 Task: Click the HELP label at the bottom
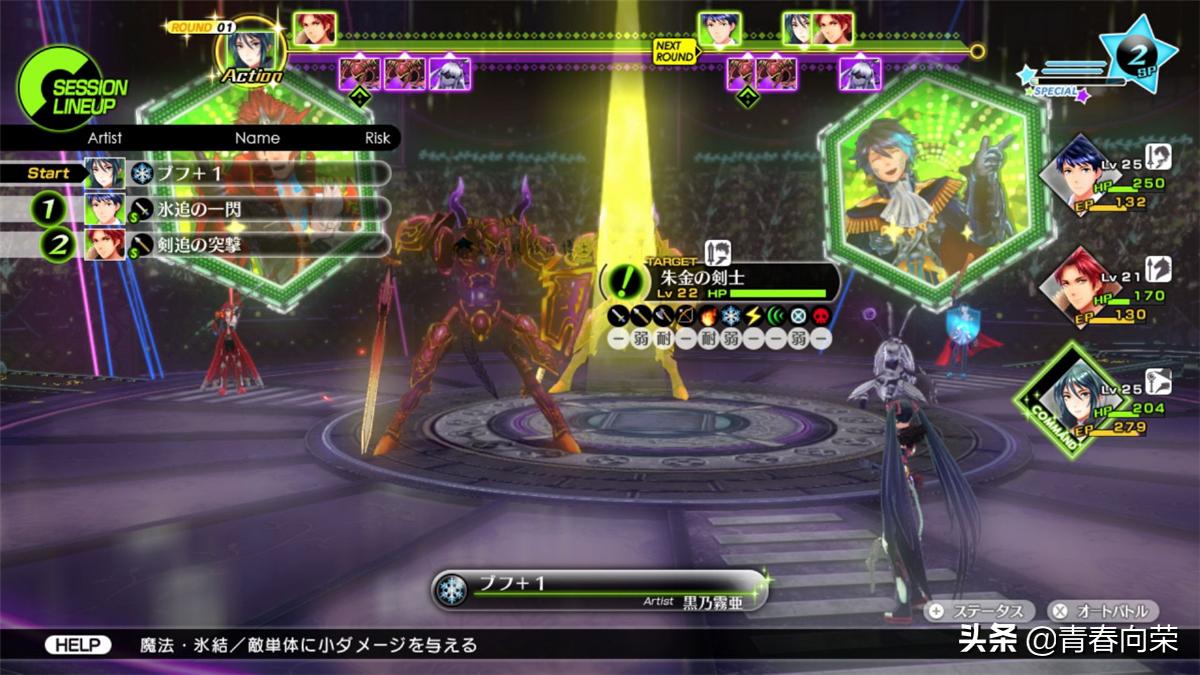(x=78, y=645)
